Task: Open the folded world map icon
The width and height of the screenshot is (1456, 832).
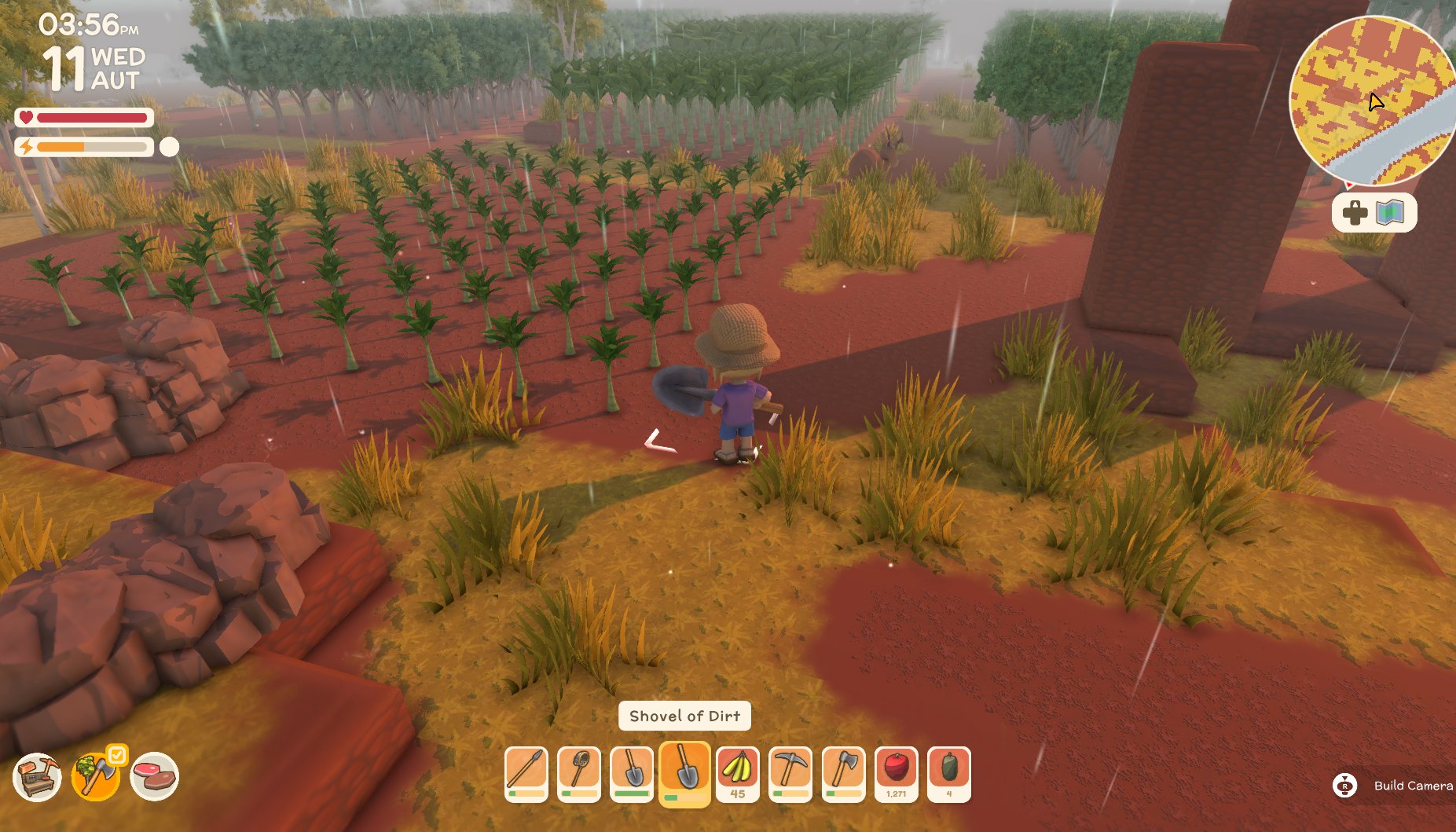Action: coord(1390,213)
